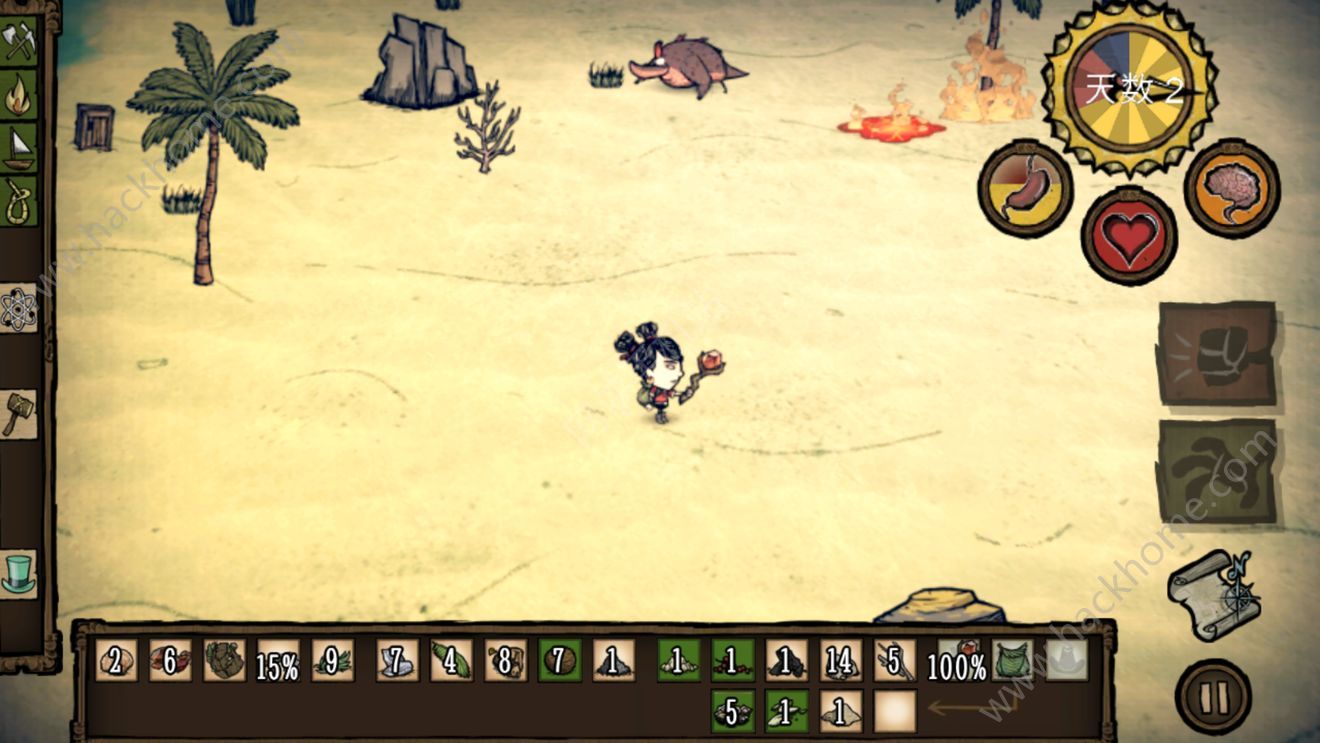Select the green leaf slot with 4

click(x=451, y=661)
